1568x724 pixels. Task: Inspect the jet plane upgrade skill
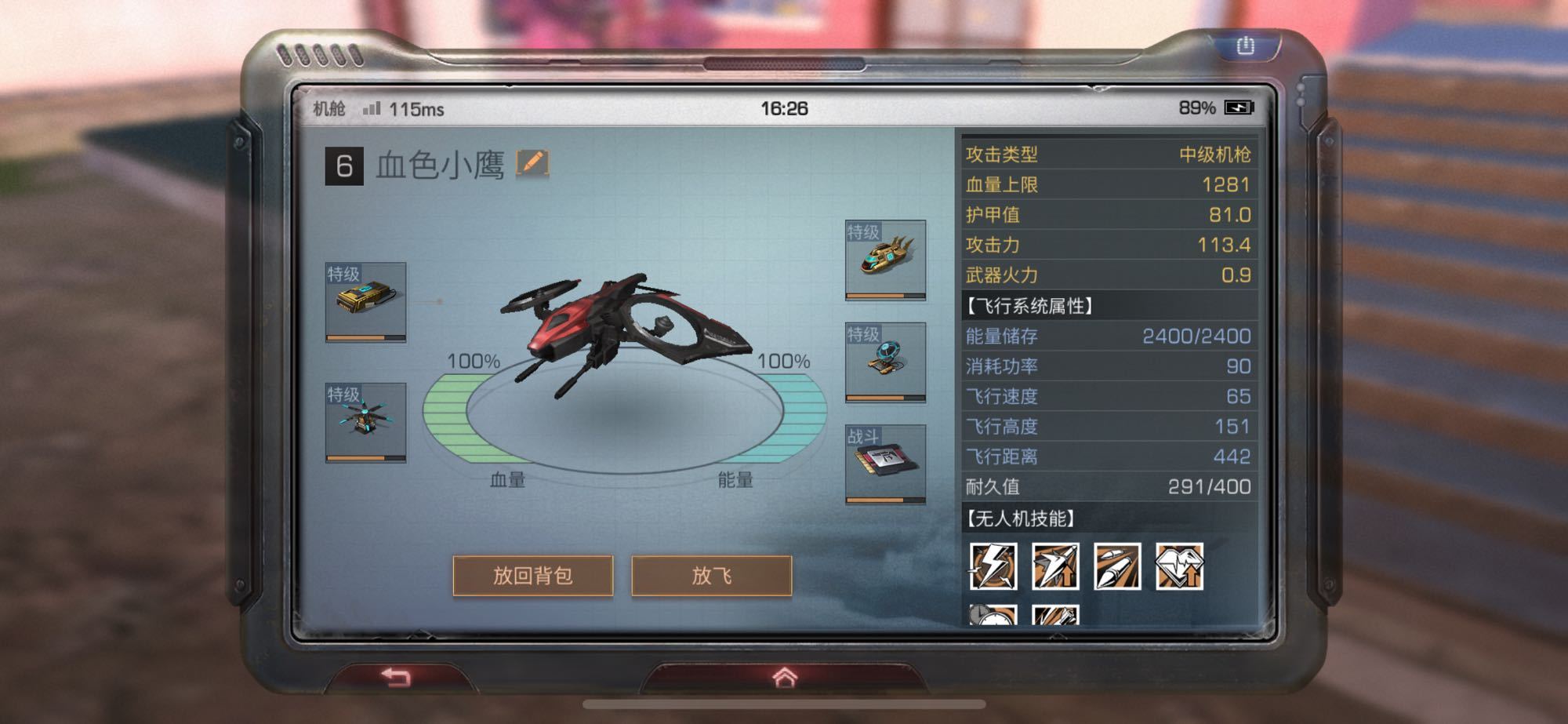(x=1055, y=566)
